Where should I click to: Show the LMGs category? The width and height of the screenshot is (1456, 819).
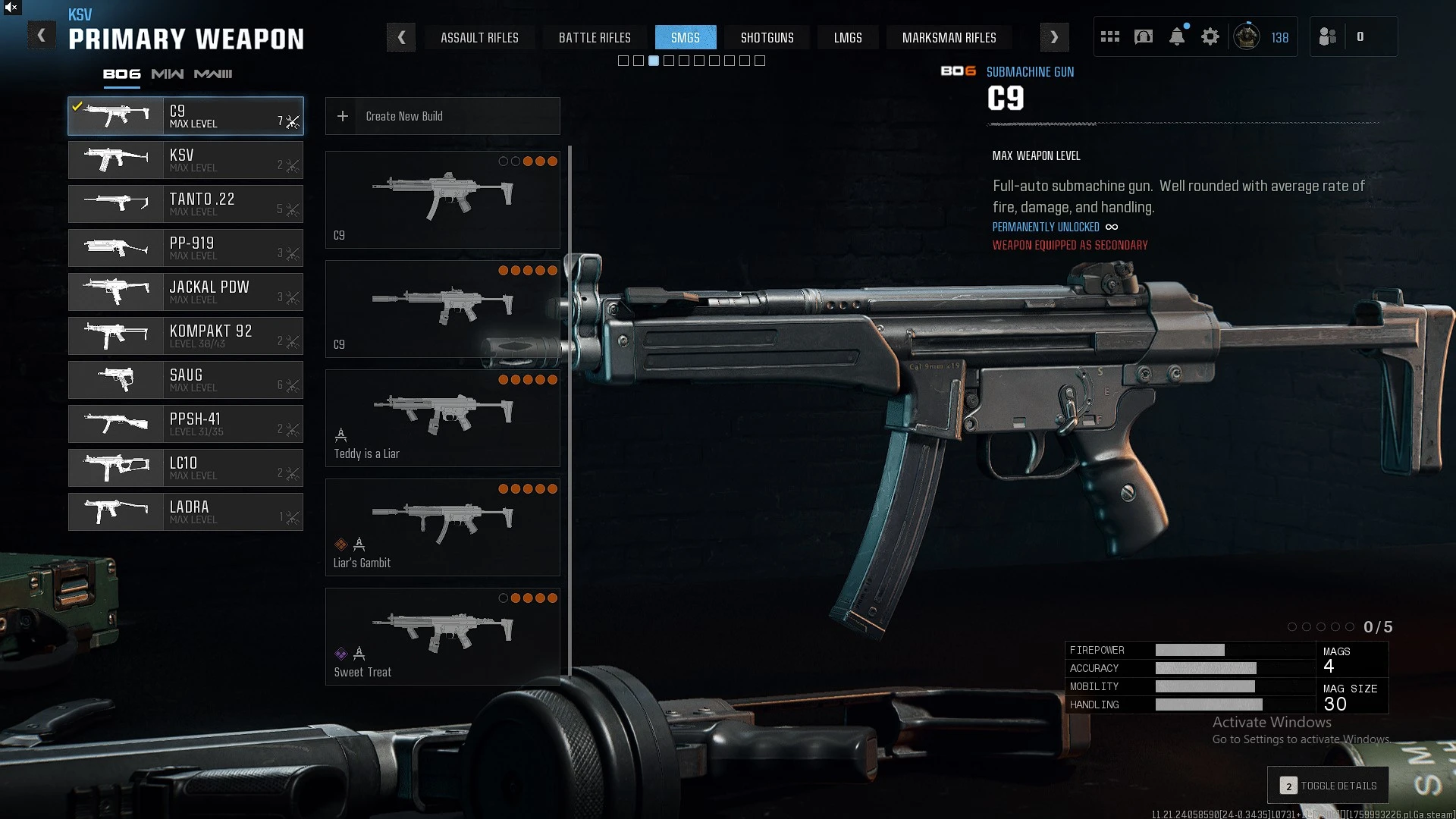(848, 38)
